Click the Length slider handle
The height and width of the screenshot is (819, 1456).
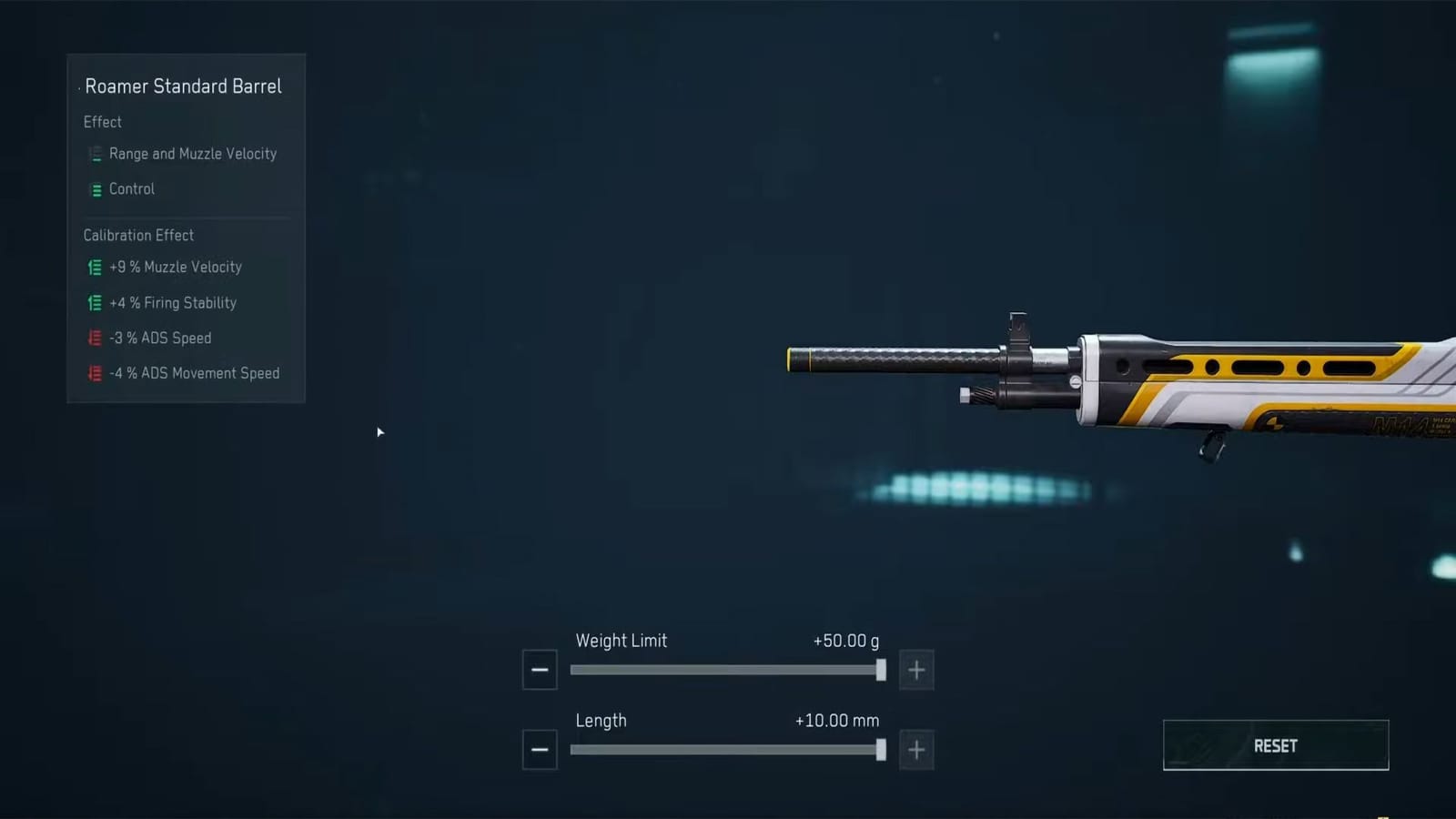click(881, 750)
